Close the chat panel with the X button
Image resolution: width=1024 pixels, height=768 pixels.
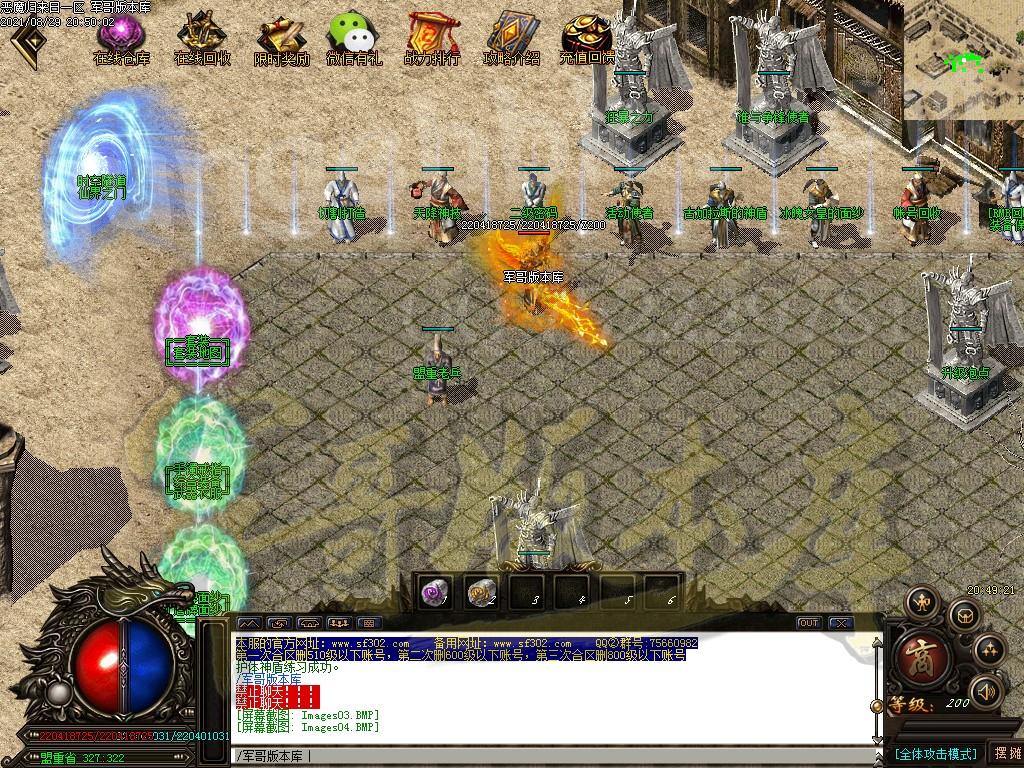[840, 623]
